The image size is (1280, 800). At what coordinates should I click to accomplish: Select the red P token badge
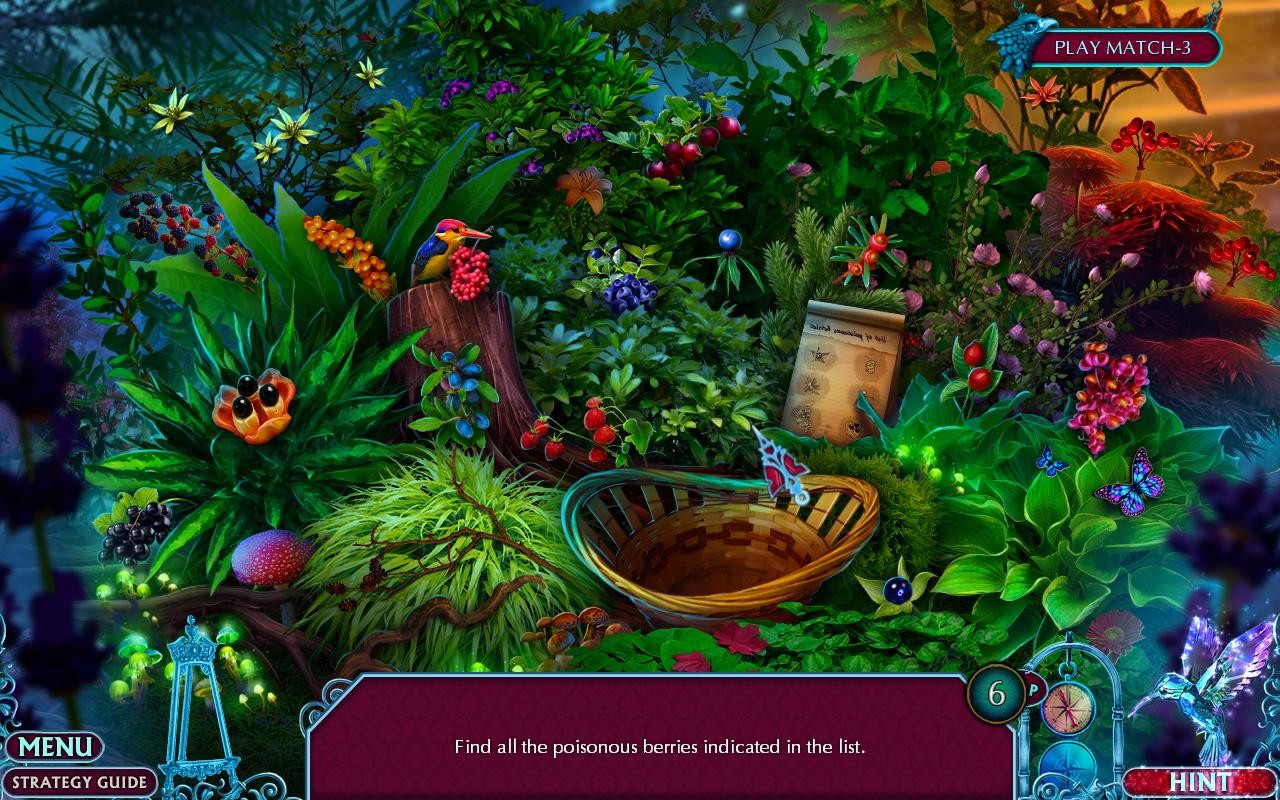coord(1034,691)
